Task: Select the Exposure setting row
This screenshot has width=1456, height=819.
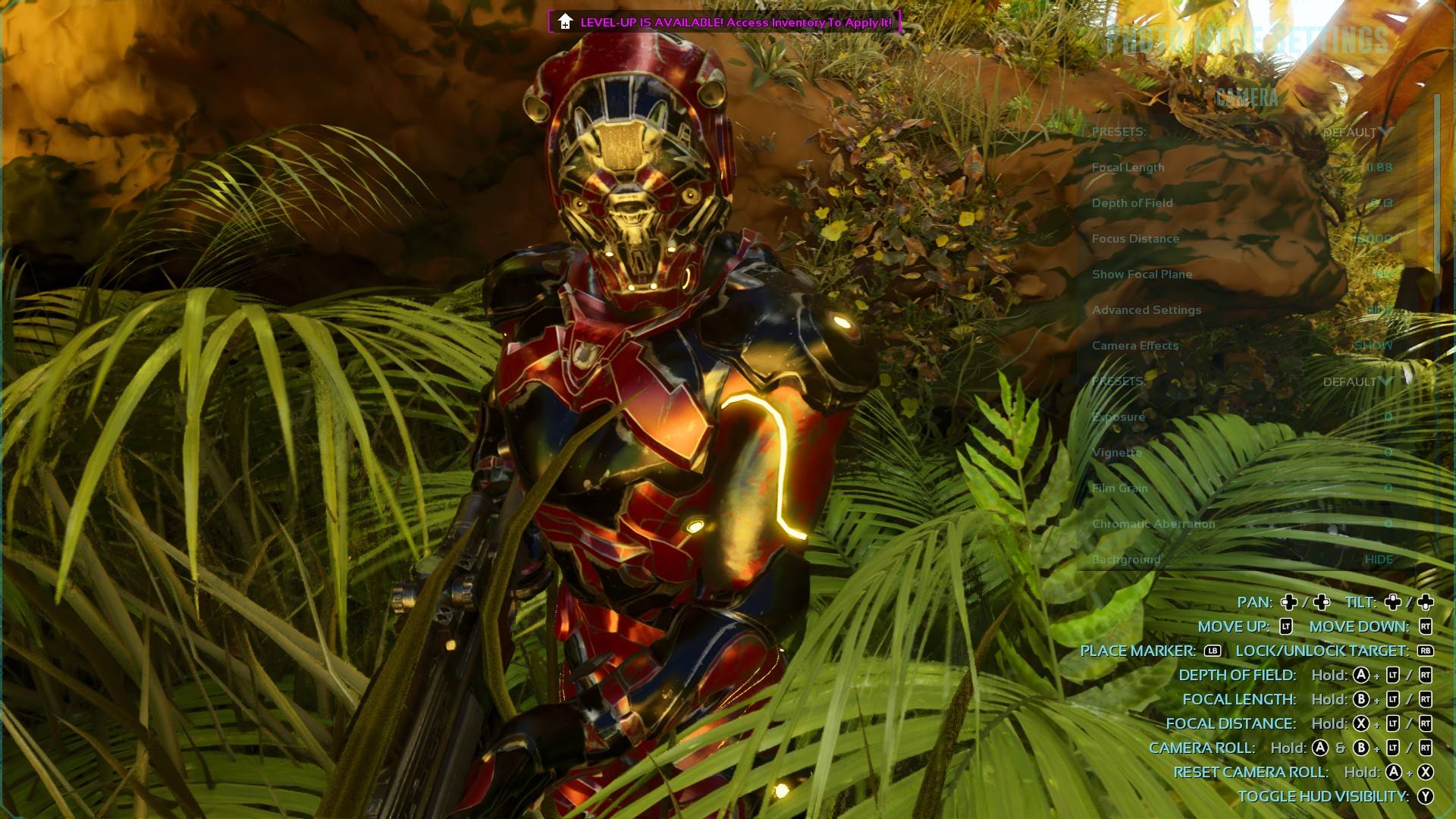Action: click(x=1241, y=417)
